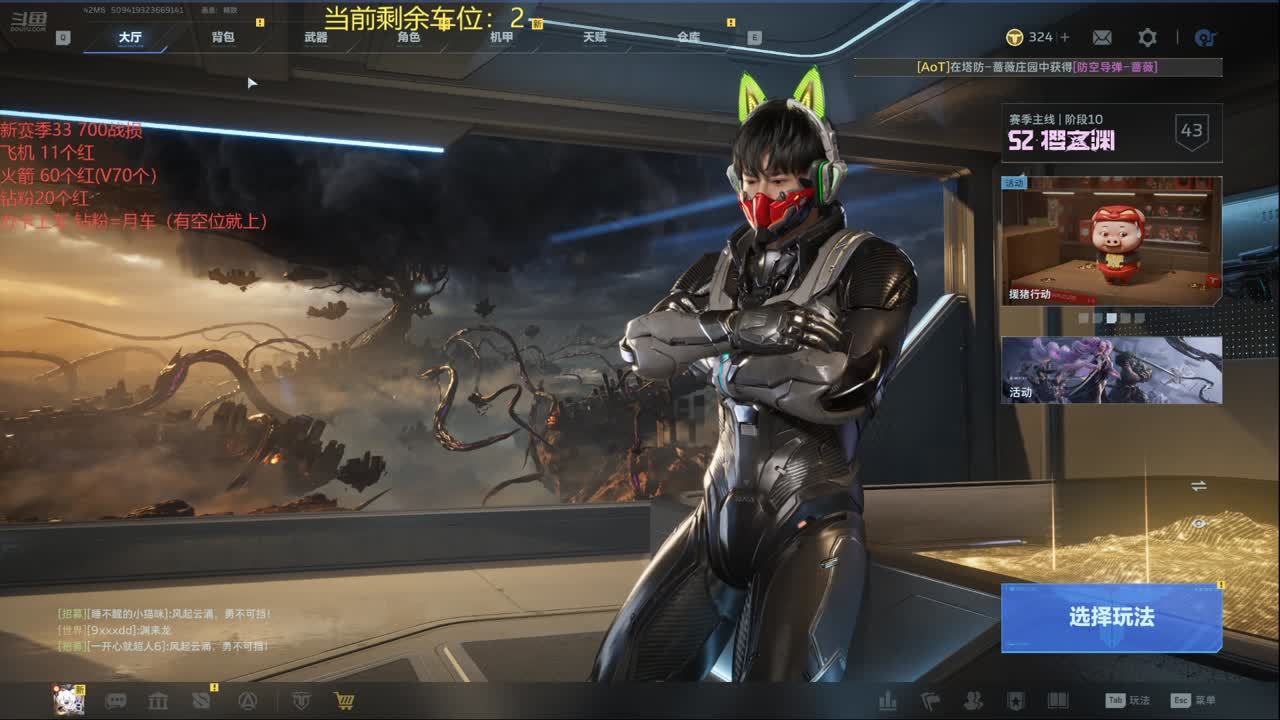Open the 背包 backpack tab

(223, 38)
